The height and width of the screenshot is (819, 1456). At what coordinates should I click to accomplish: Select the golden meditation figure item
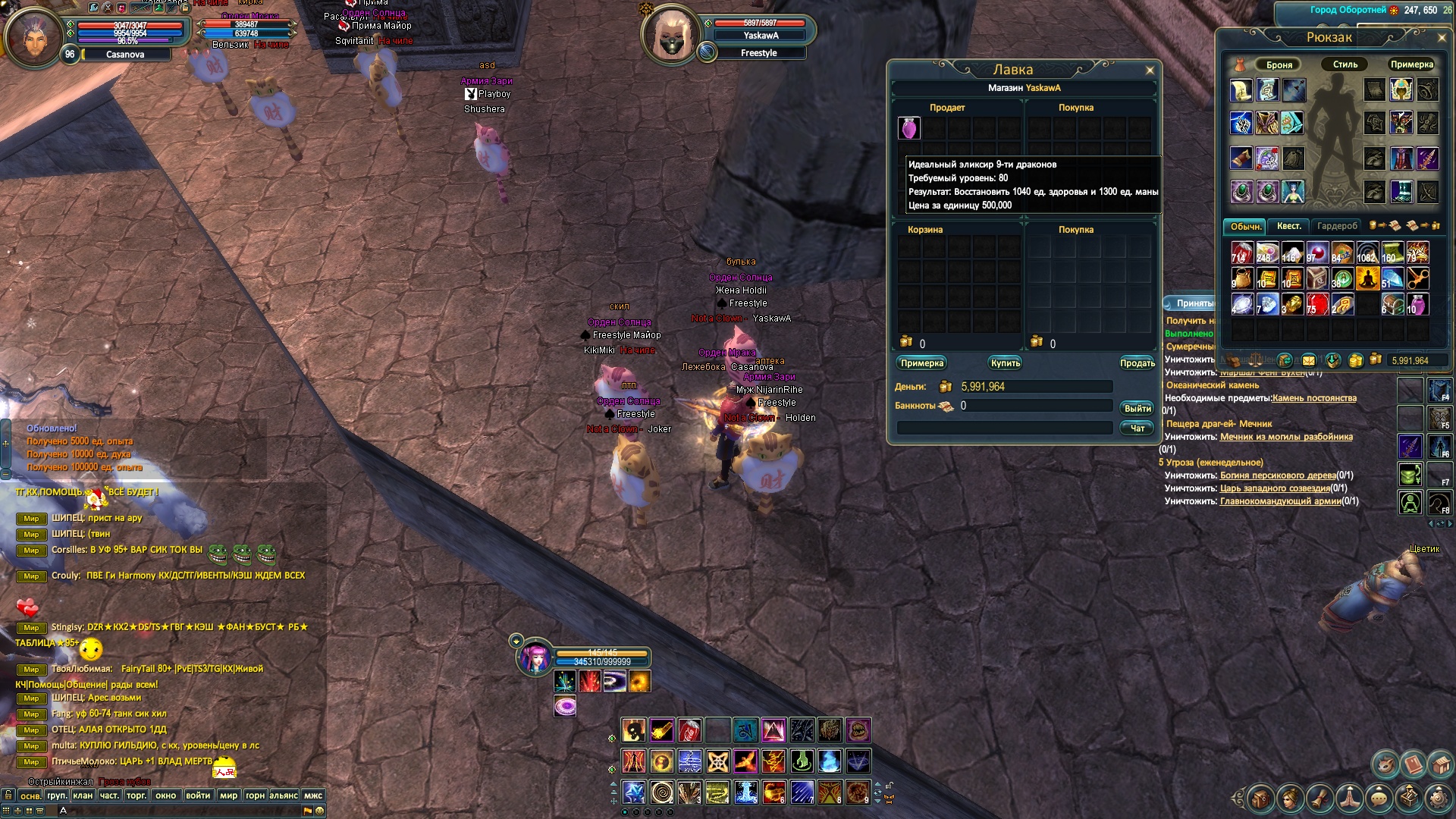coord(1367,278)
